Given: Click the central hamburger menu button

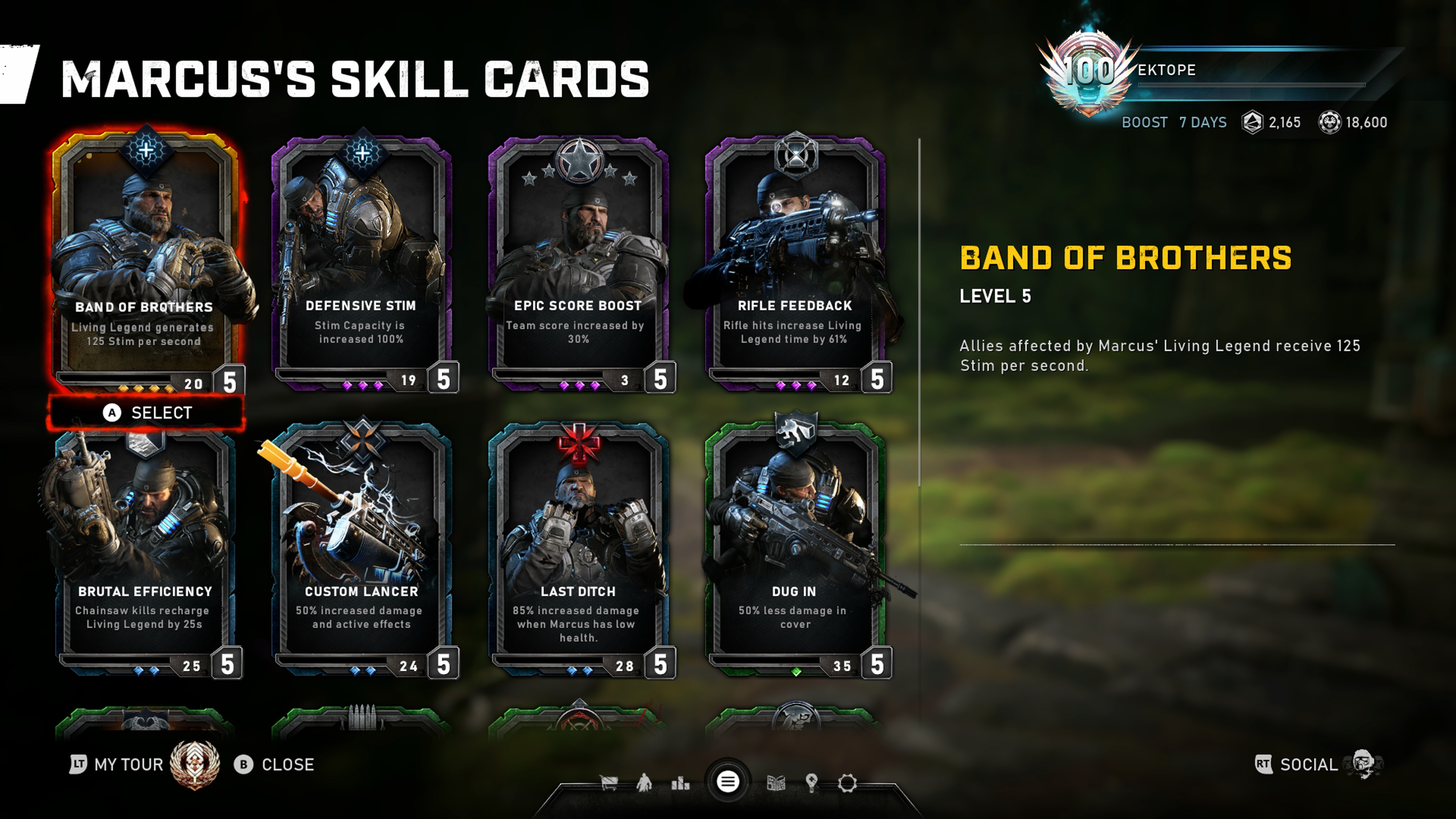Looking at the screenshot, I should [728, 782].
